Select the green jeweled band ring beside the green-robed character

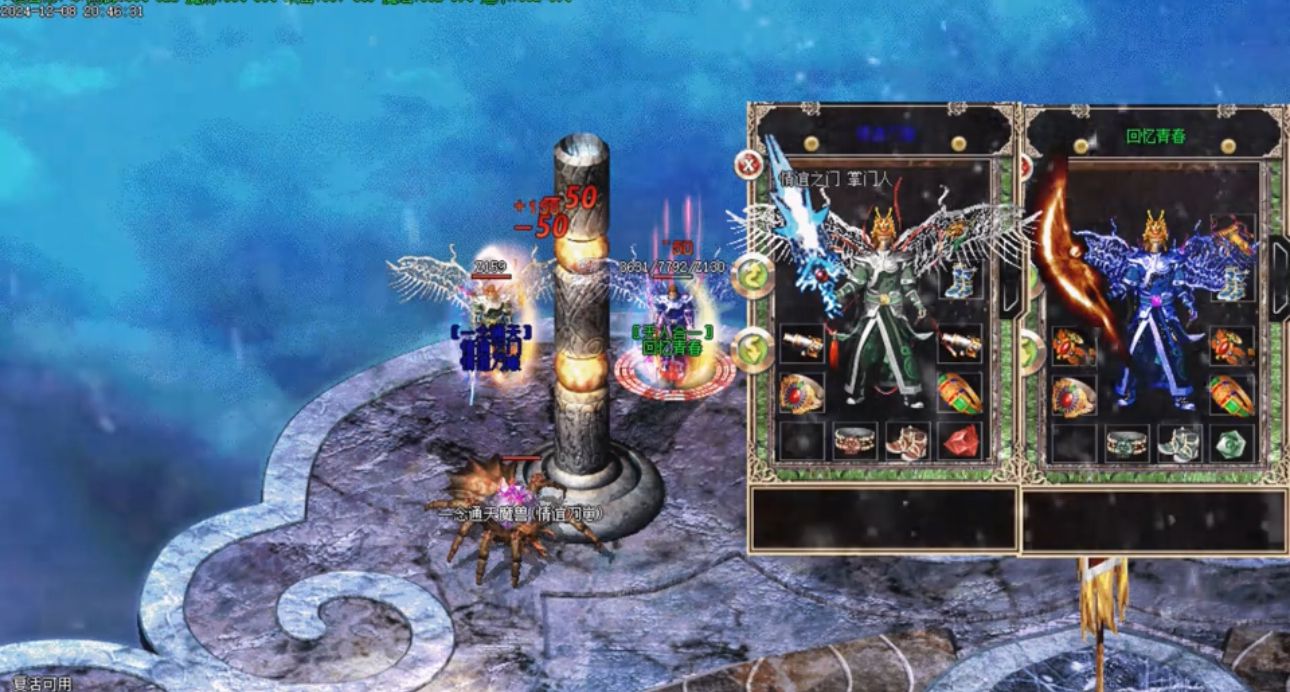pos(959,393)
